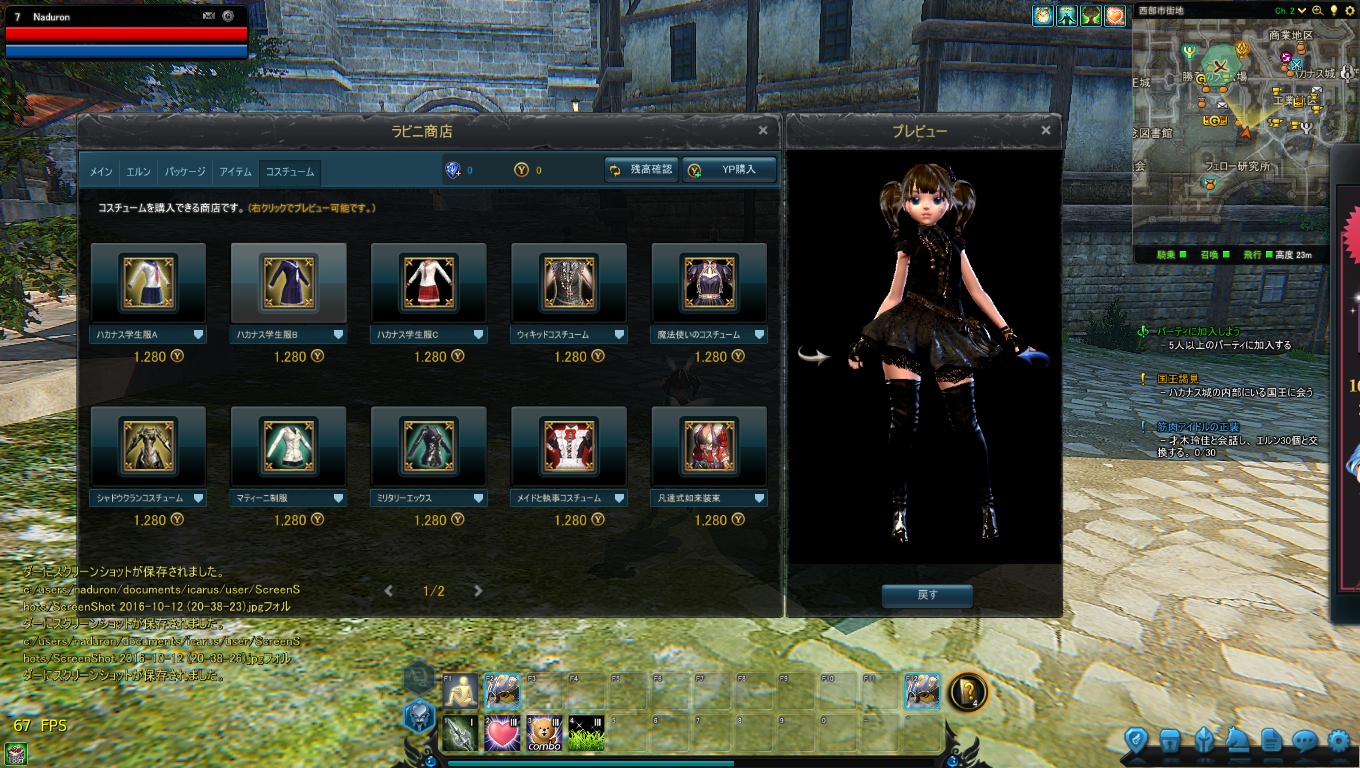Open the gear settings icon in bottom menu

pos(1338,741)
